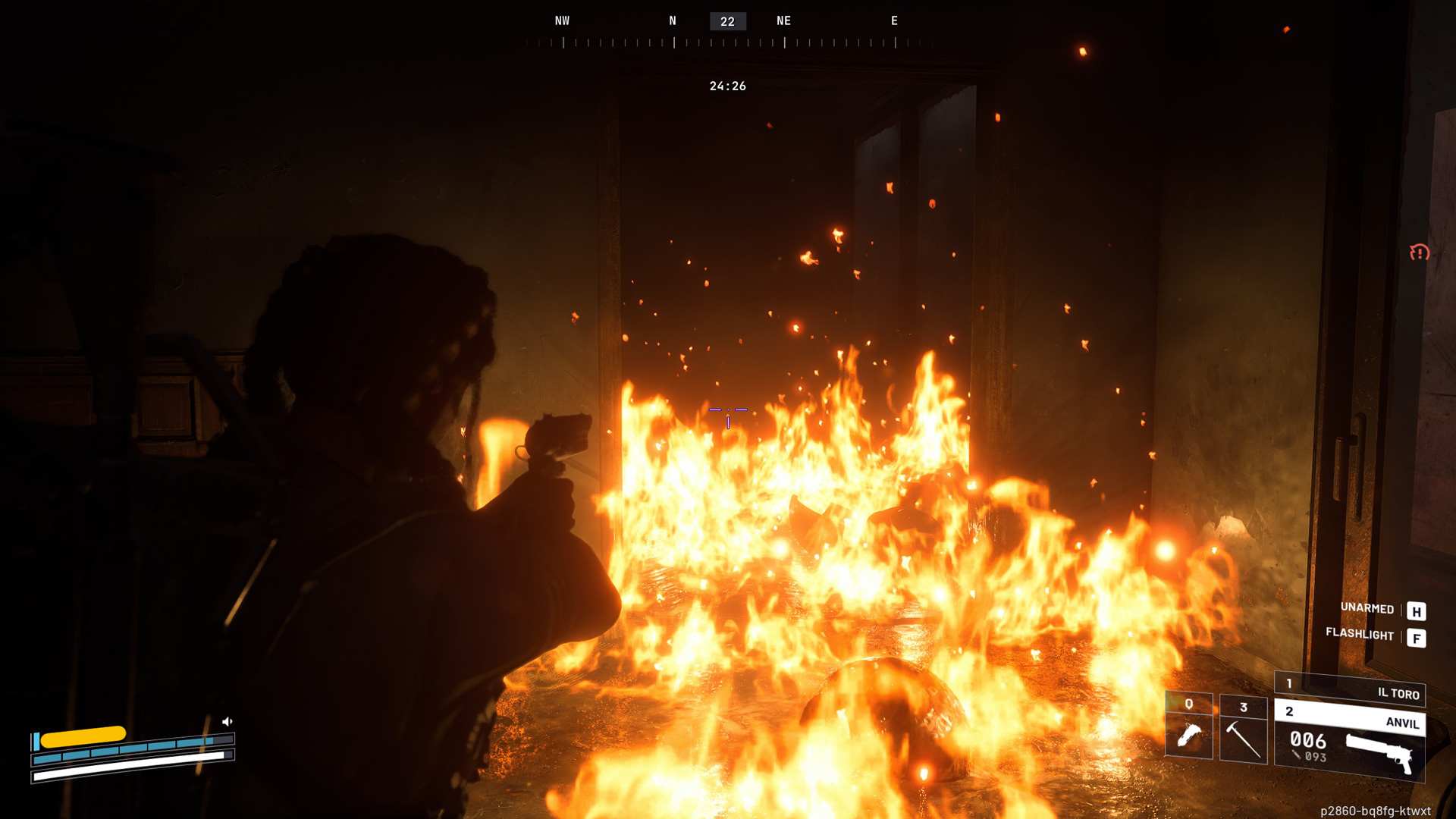Click the ANVIL pistol silhouette icon
Viewport: 1456px width, 819px height.
pyautogui.click(x=1378, y=752)
